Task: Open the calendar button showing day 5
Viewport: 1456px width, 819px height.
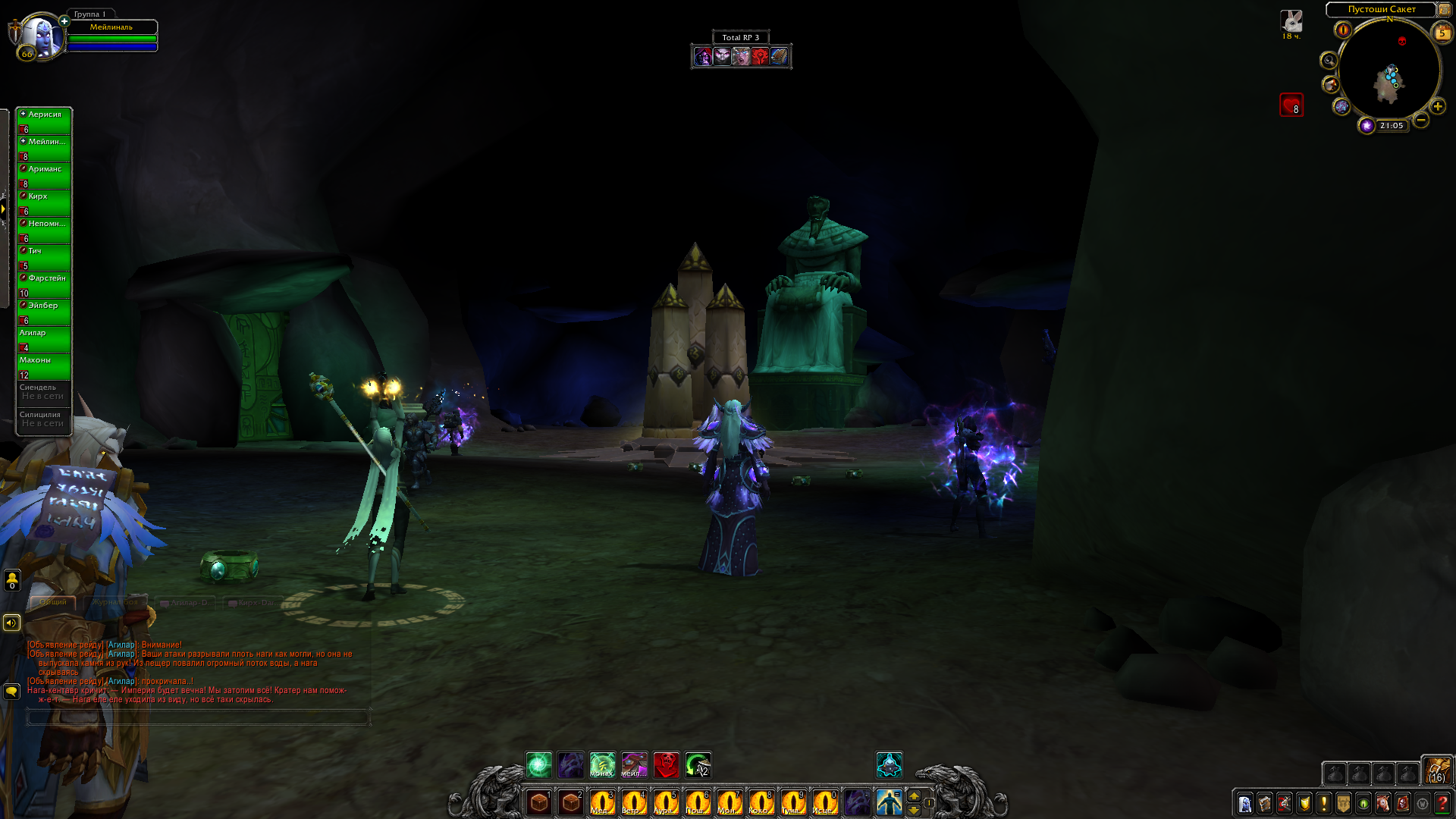Action: tap(1442, 33)
